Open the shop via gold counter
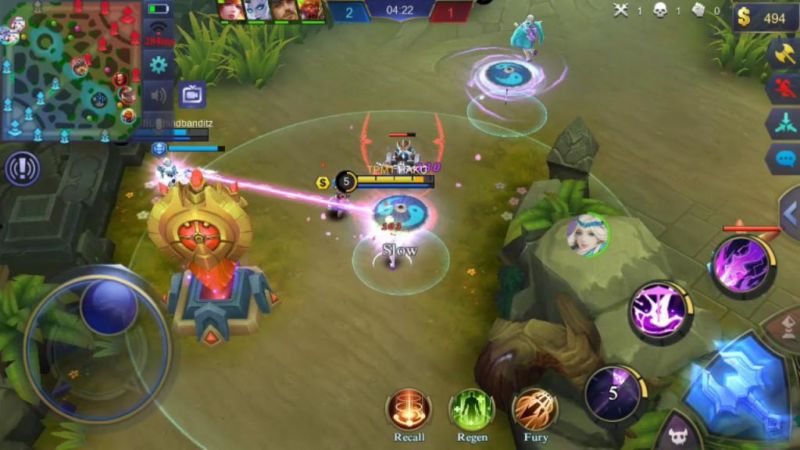This screenshot has height=450, width=800. (765, 16)
